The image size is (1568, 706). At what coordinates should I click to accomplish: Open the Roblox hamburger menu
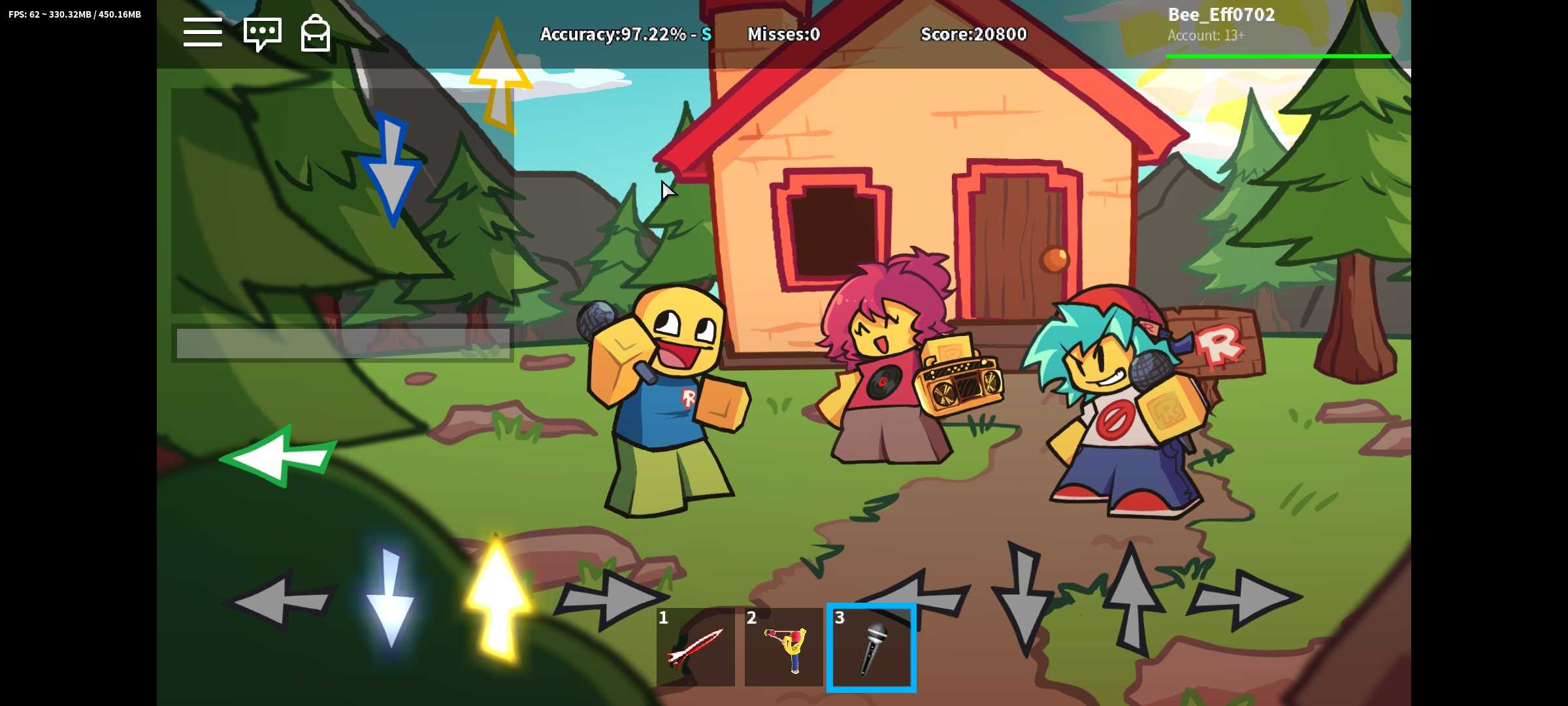coord(203,33)
